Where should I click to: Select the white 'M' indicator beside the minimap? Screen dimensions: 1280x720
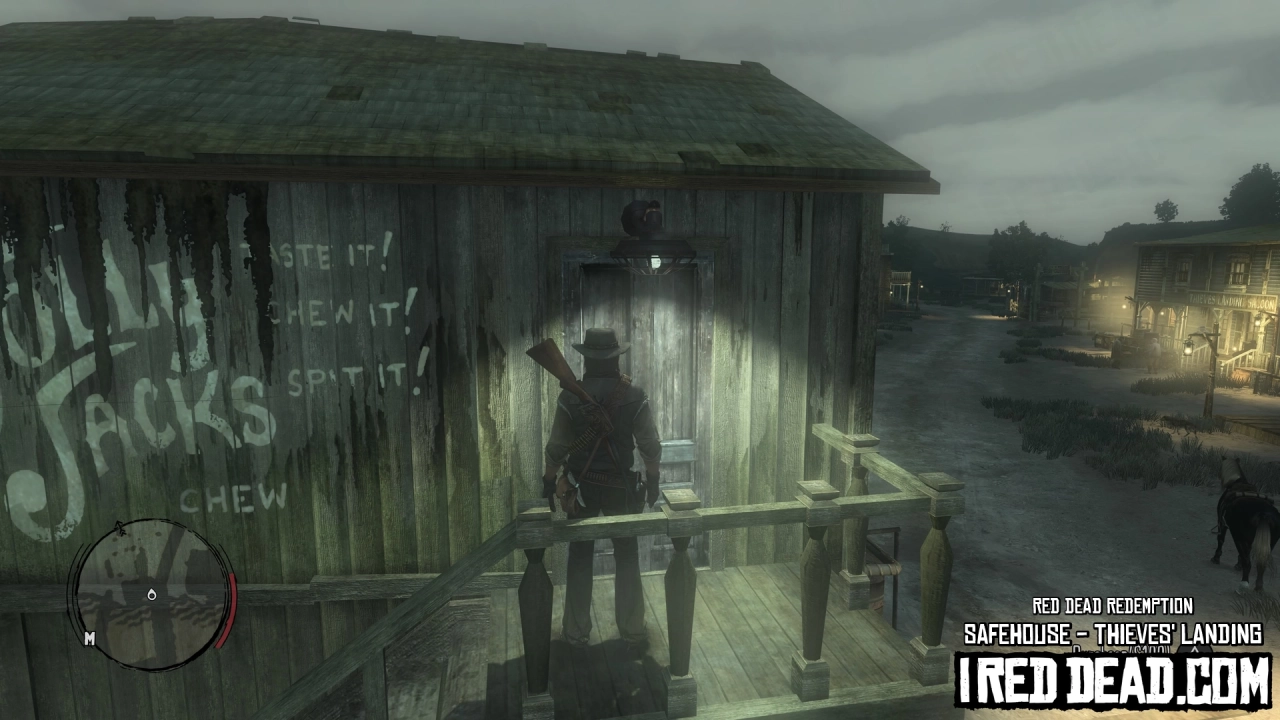coord(90,640)
